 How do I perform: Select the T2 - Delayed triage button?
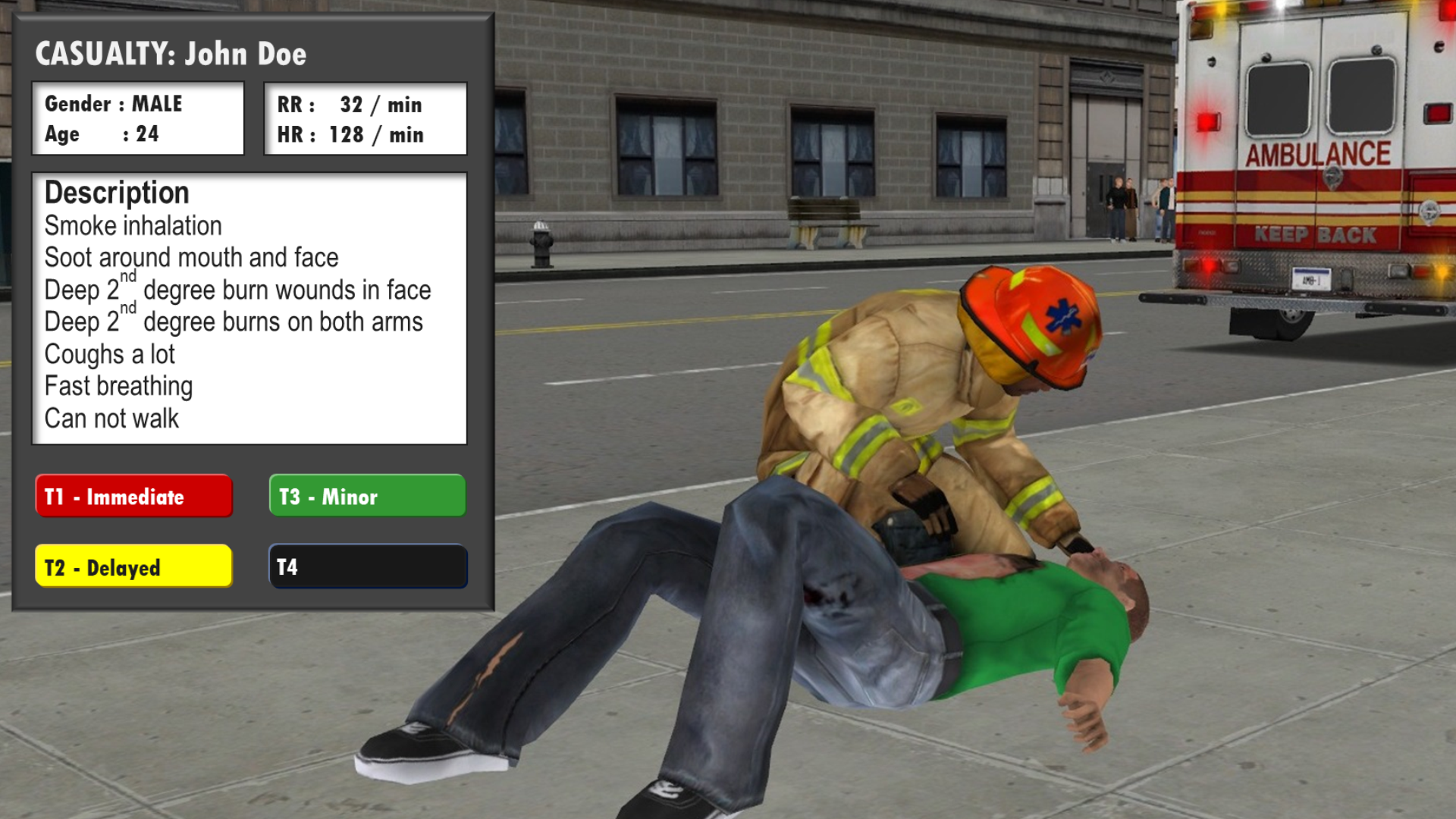tap(133, 566)
